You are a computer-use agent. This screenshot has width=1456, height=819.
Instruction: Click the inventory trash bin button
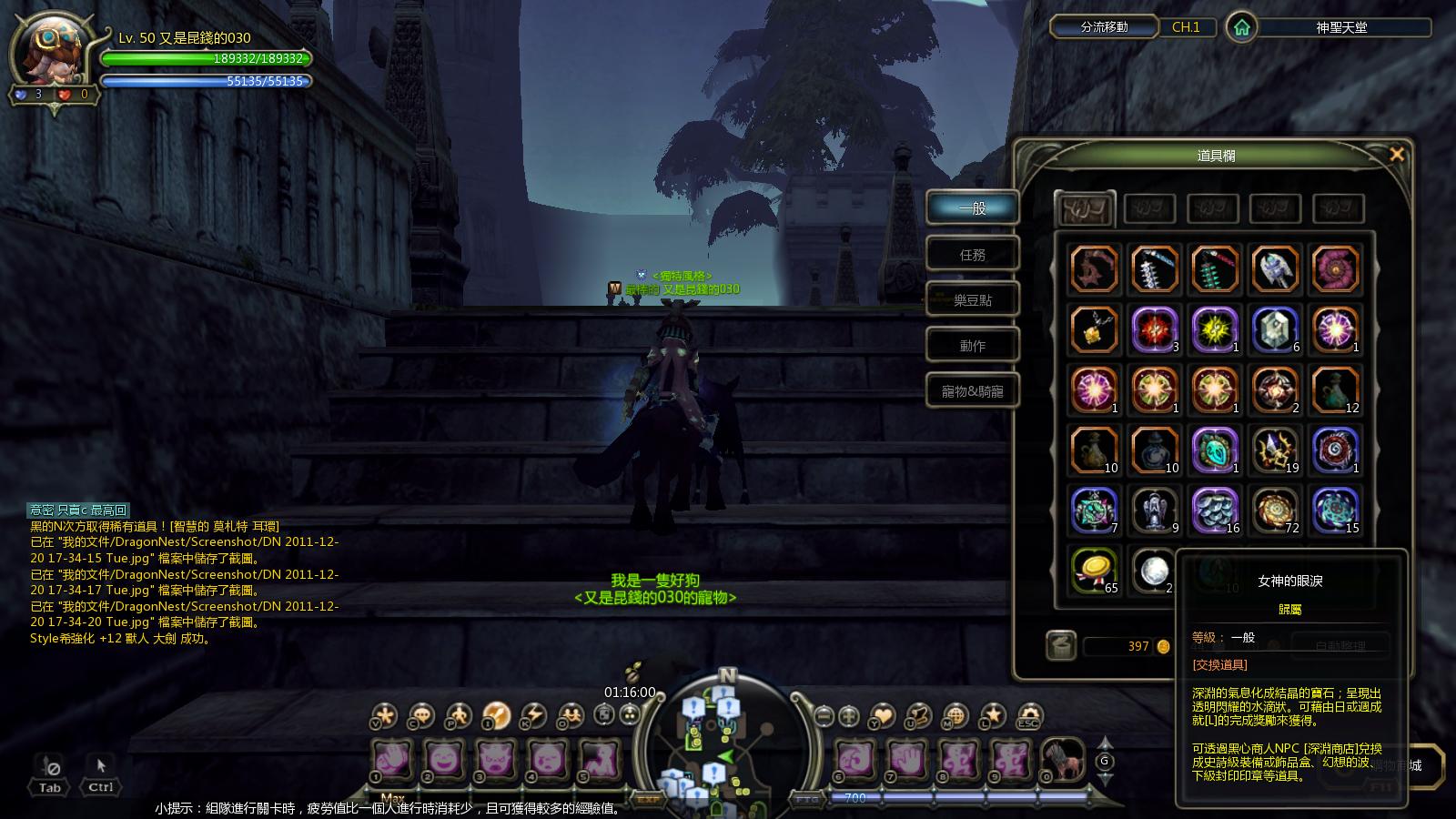1060,645
